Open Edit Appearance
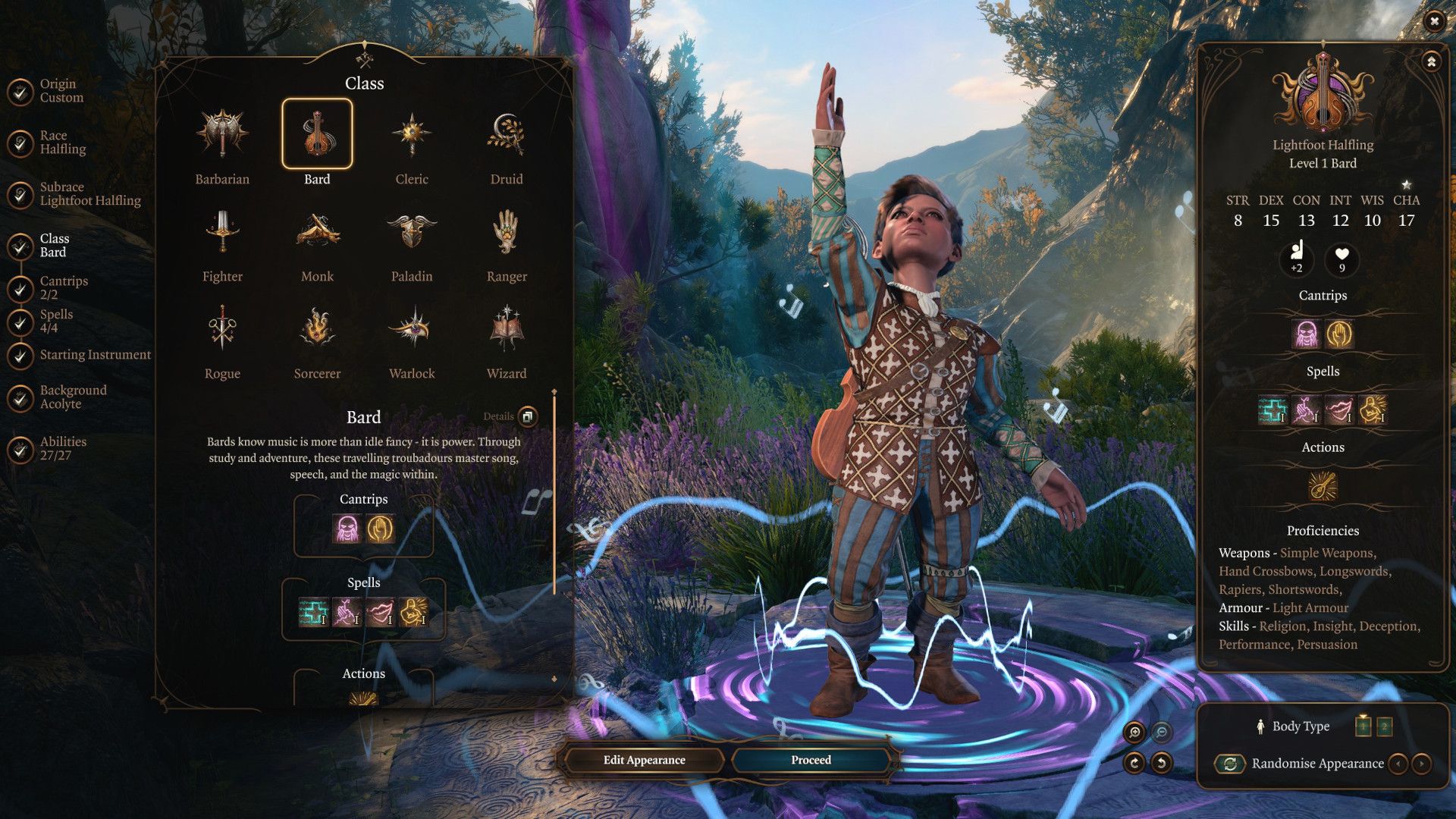This screenshot has width=1456, height=819. point(642,759)
